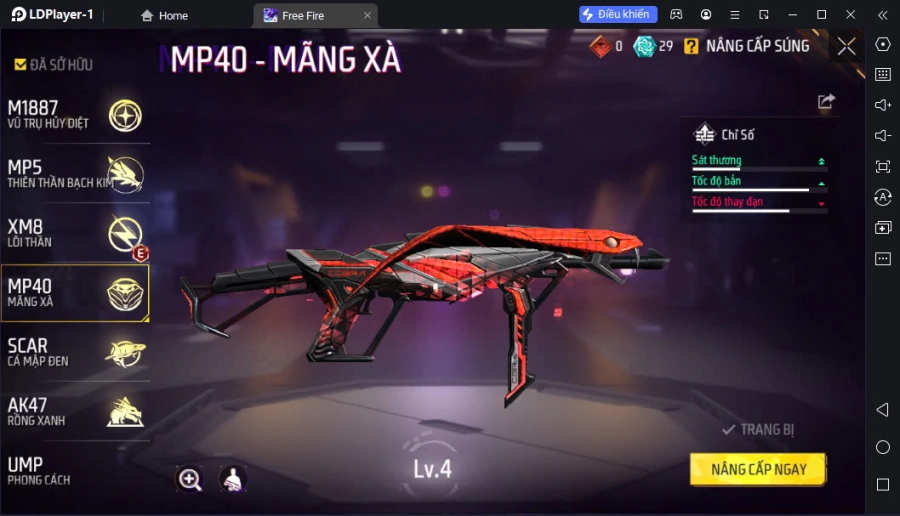Choose the MP5 Thiên Thần Bạch Kim skin
The height and width of the screenshot is (516, 900).
coord(75,174)
